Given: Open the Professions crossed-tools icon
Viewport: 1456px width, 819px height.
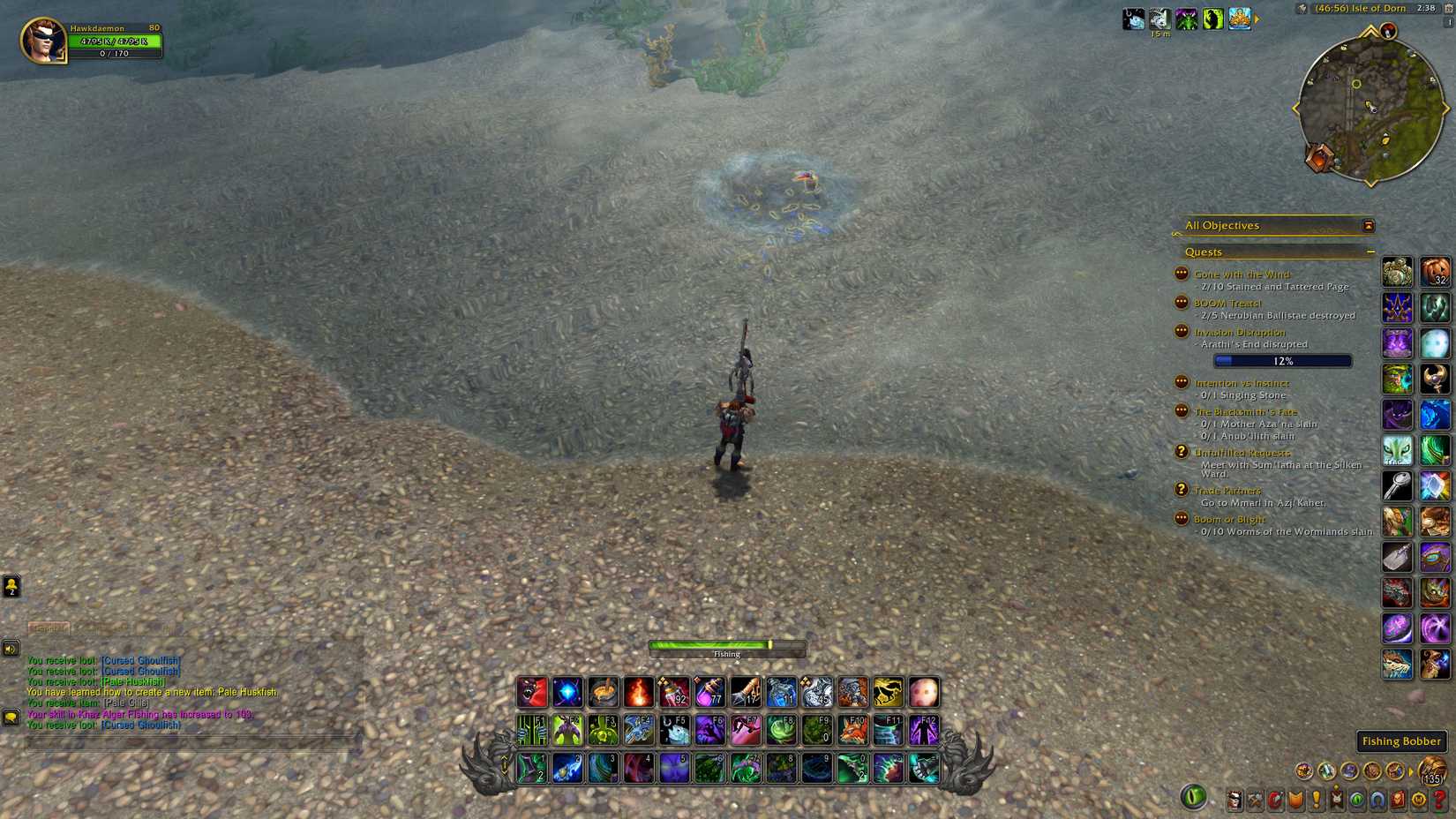Looking at the screenshot, I should coord(1257,800).
